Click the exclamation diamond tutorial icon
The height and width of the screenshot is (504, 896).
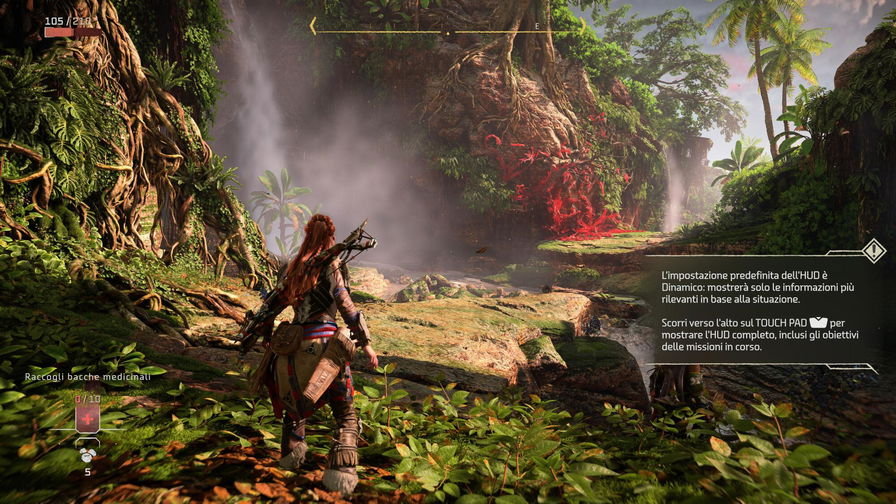click(874, 250)
